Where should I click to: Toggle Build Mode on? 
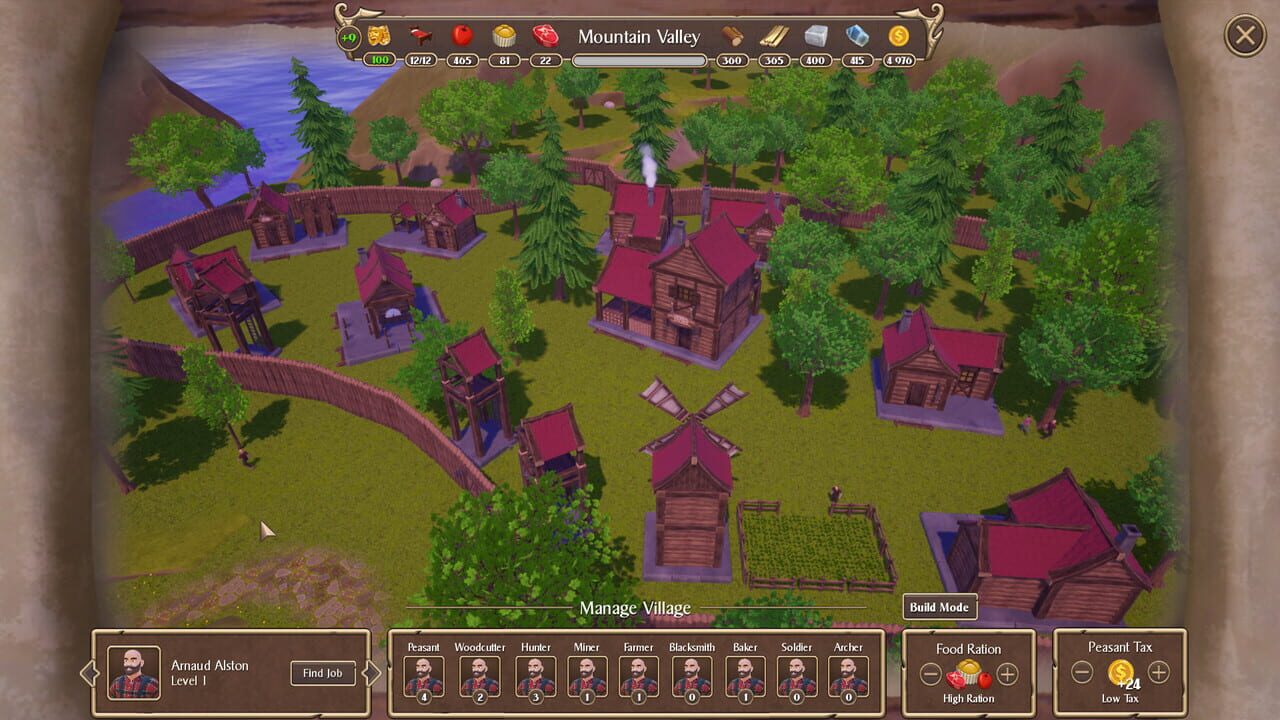[938, 606]
